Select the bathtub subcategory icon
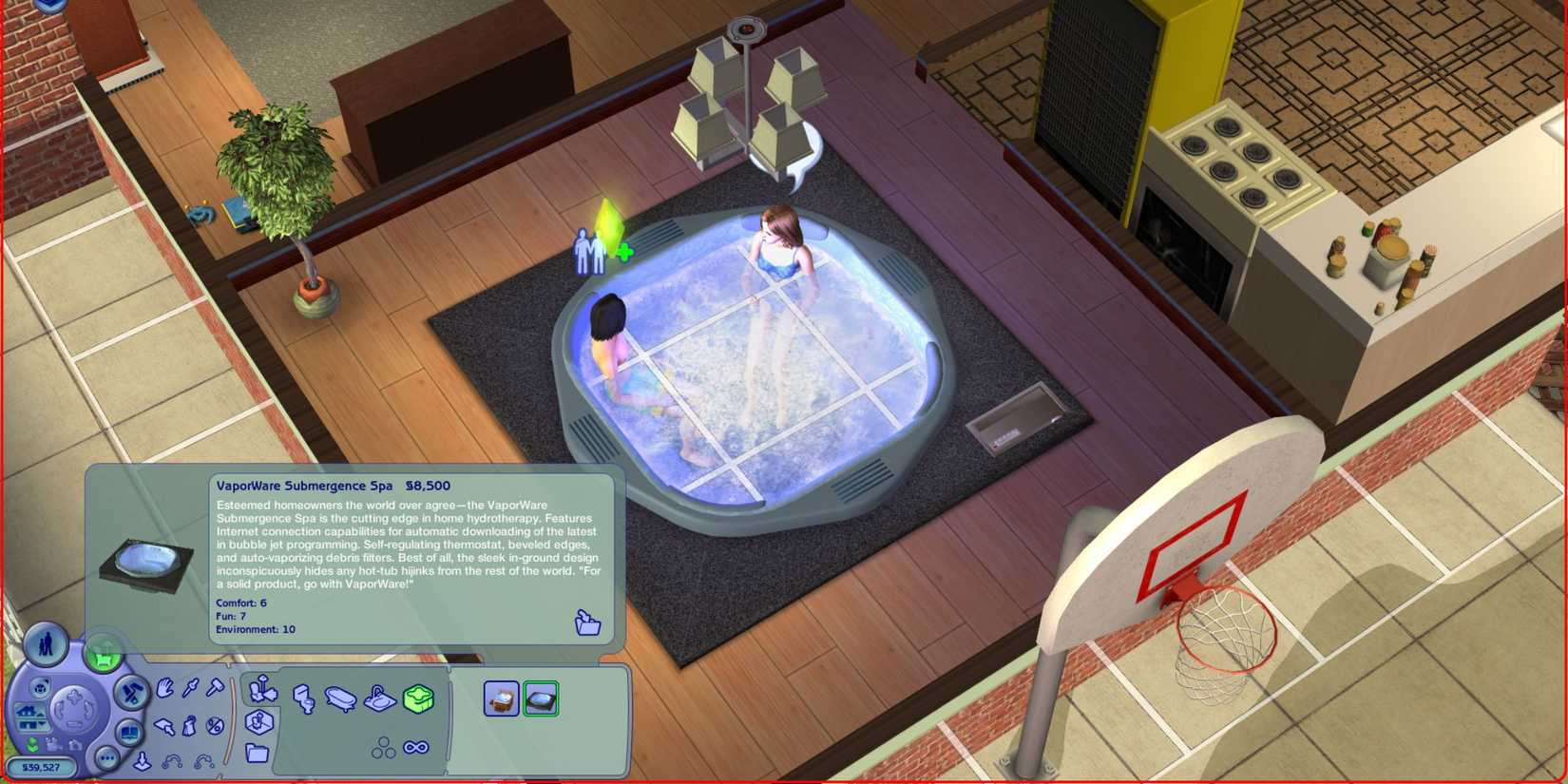Image resolution: width=1568 pixels, height=784 pixels. (x=341, y=700)
